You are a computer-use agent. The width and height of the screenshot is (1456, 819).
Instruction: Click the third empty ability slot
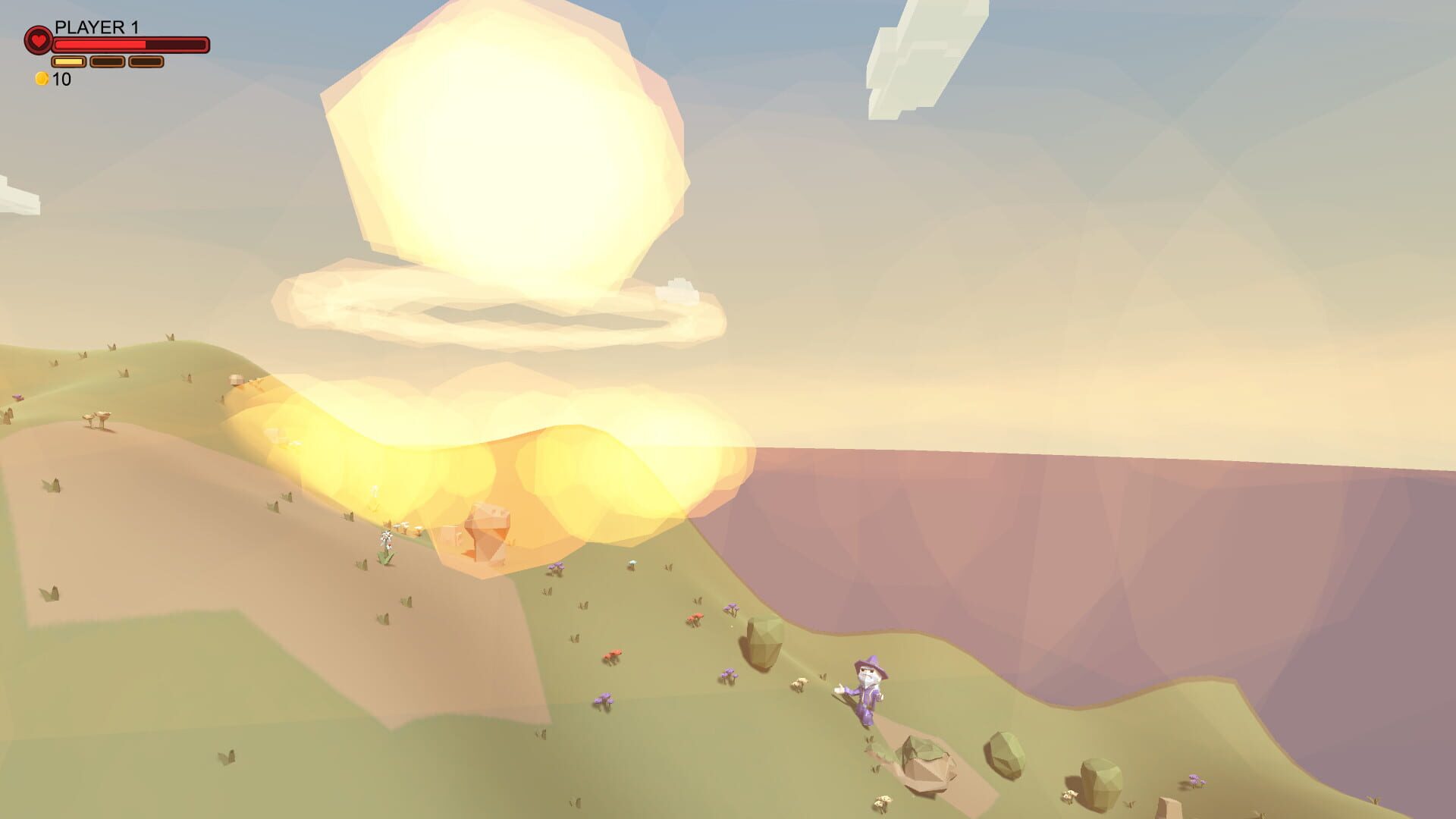point(146,61)
